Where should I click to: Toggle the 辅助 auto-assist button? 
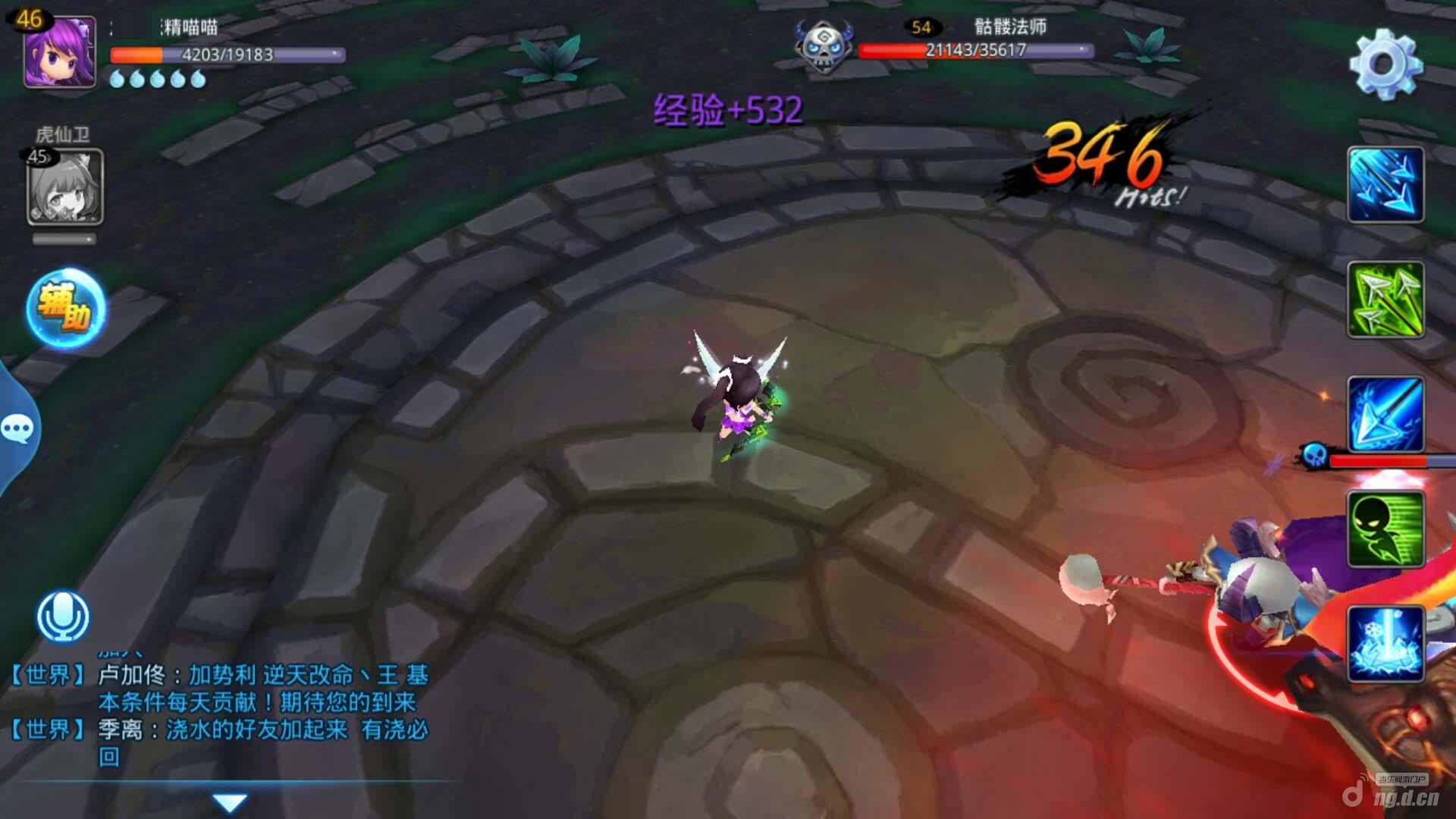point(66,309)
